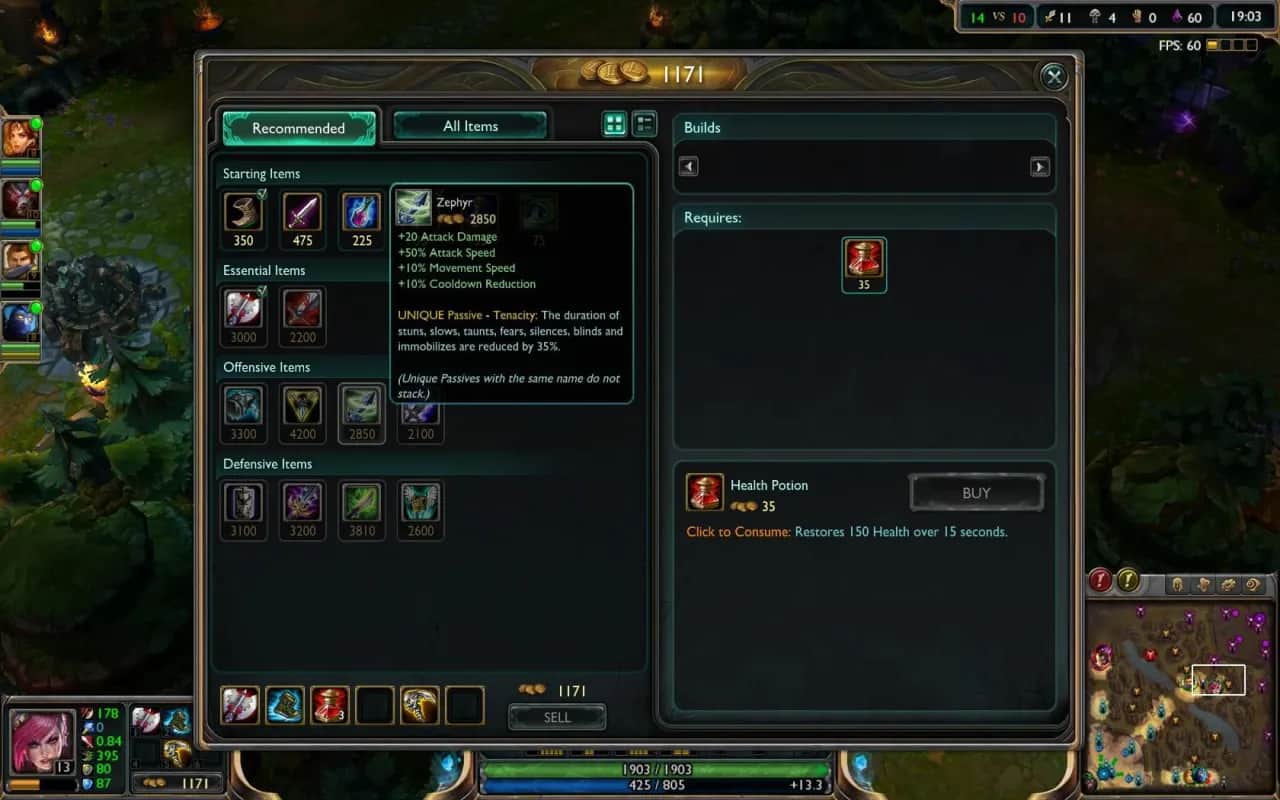1280x800 pixels.
Task: Select the 350 gold boots starting item
Action: 243,212
